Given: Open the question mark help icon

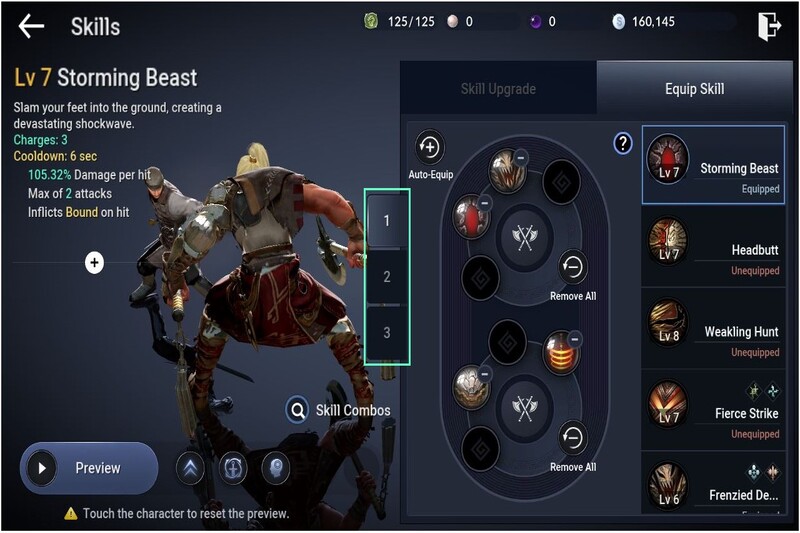Looking at the screenshot, I should coord(622,144).
